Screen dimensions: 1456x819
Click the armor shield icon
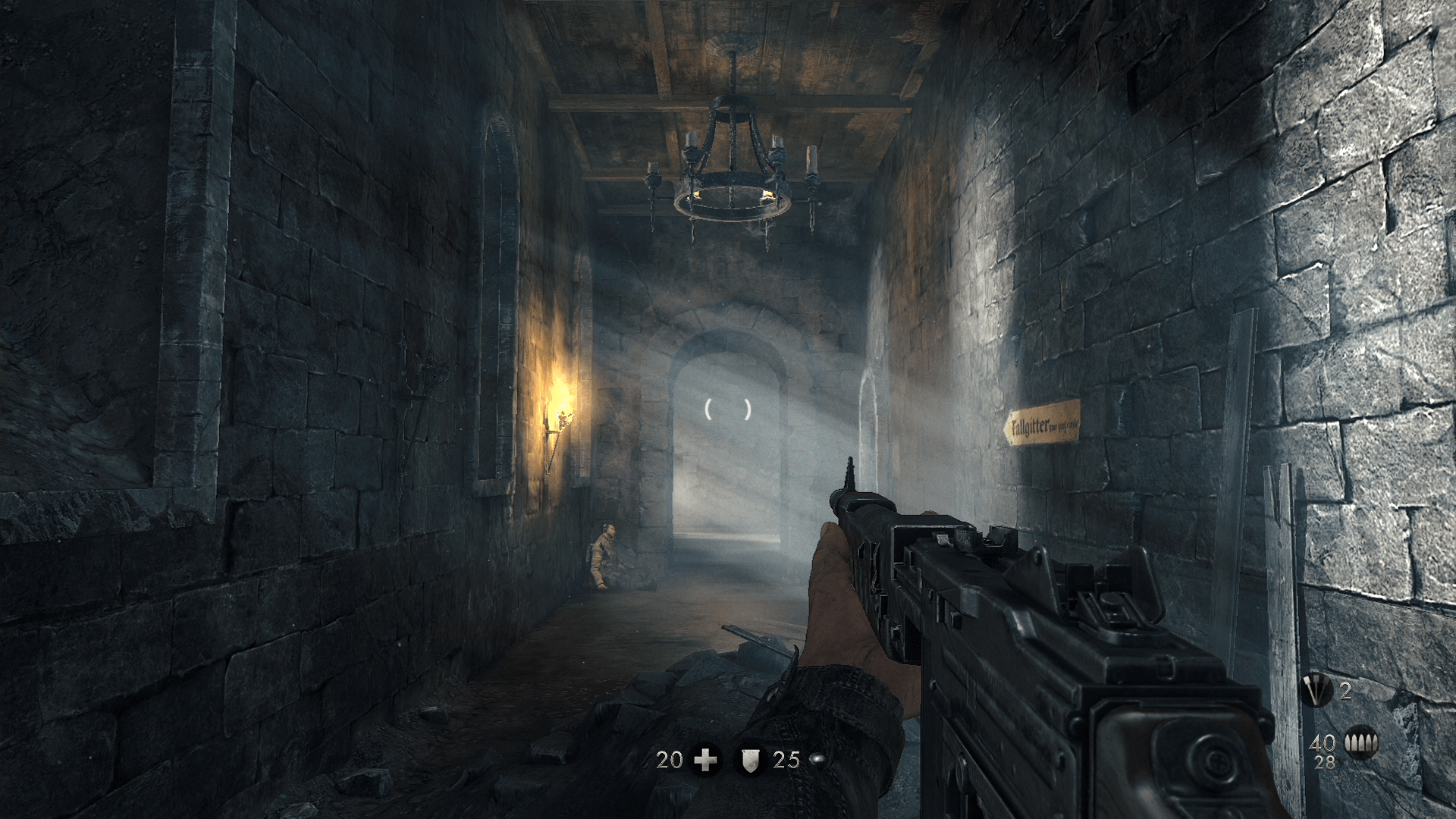click(750, 759)
